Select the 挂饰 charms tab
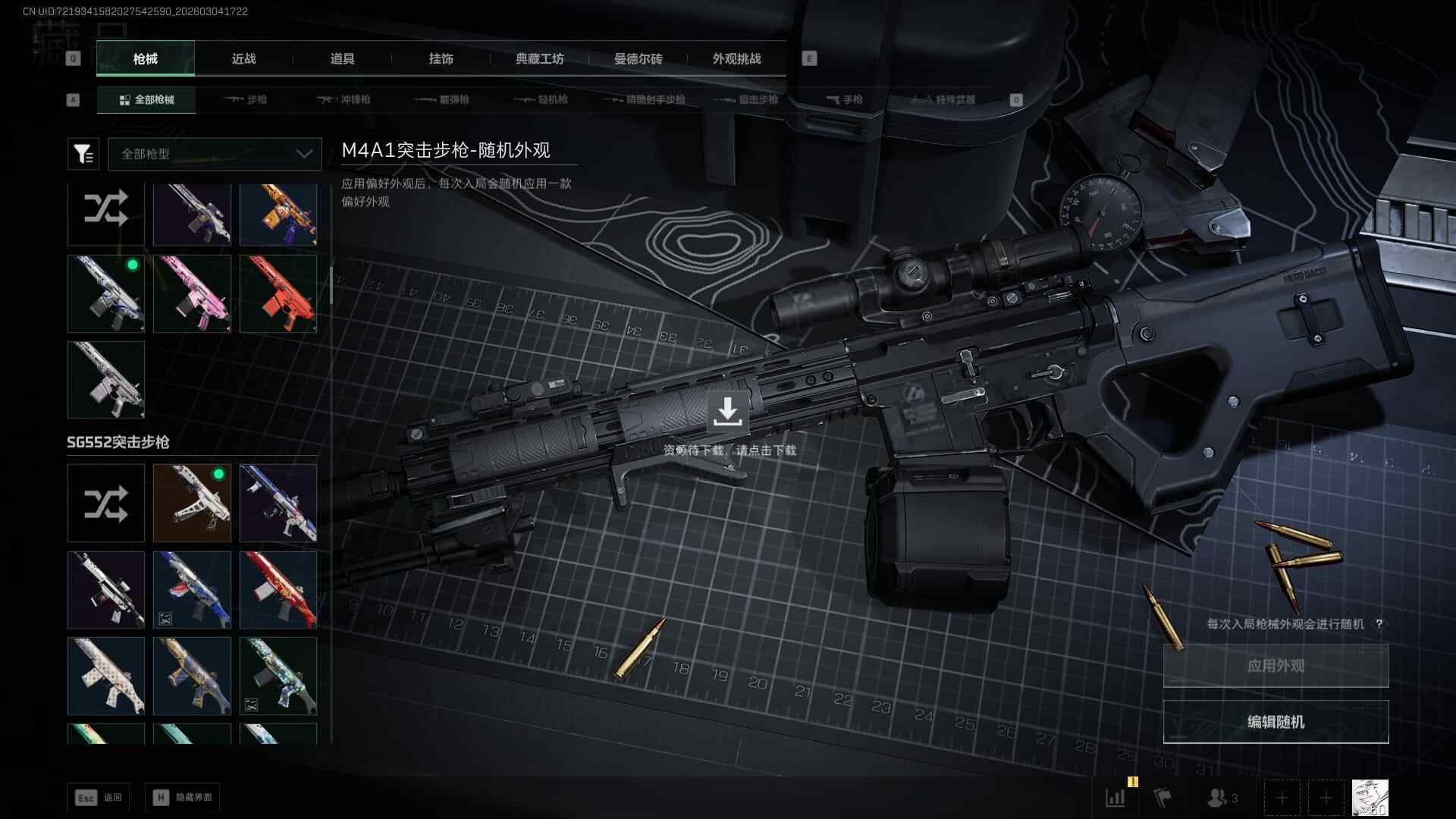 441,59
